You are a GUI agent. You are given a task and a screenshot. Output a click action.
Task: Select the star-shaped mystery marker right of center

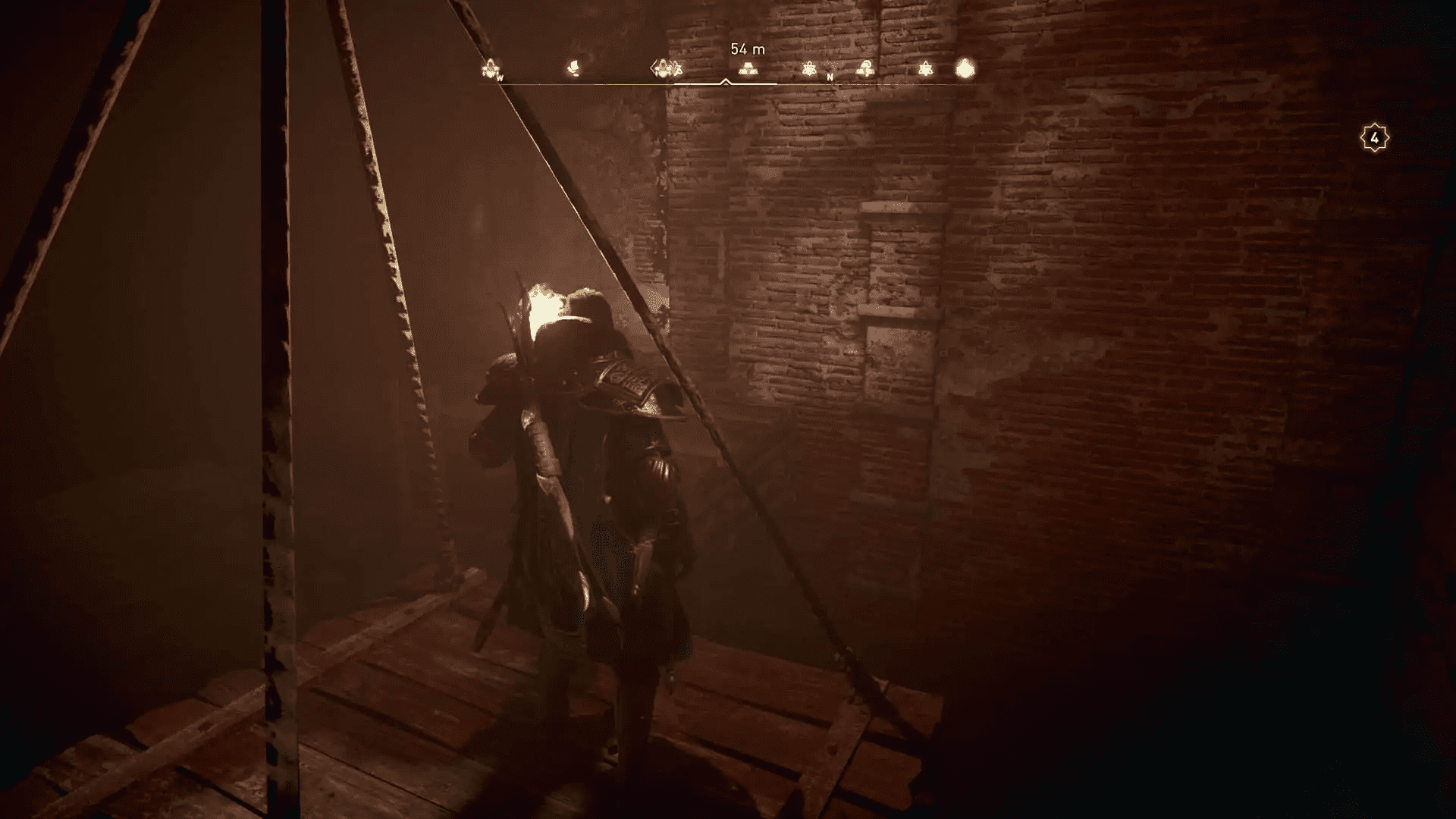(811, 69)
